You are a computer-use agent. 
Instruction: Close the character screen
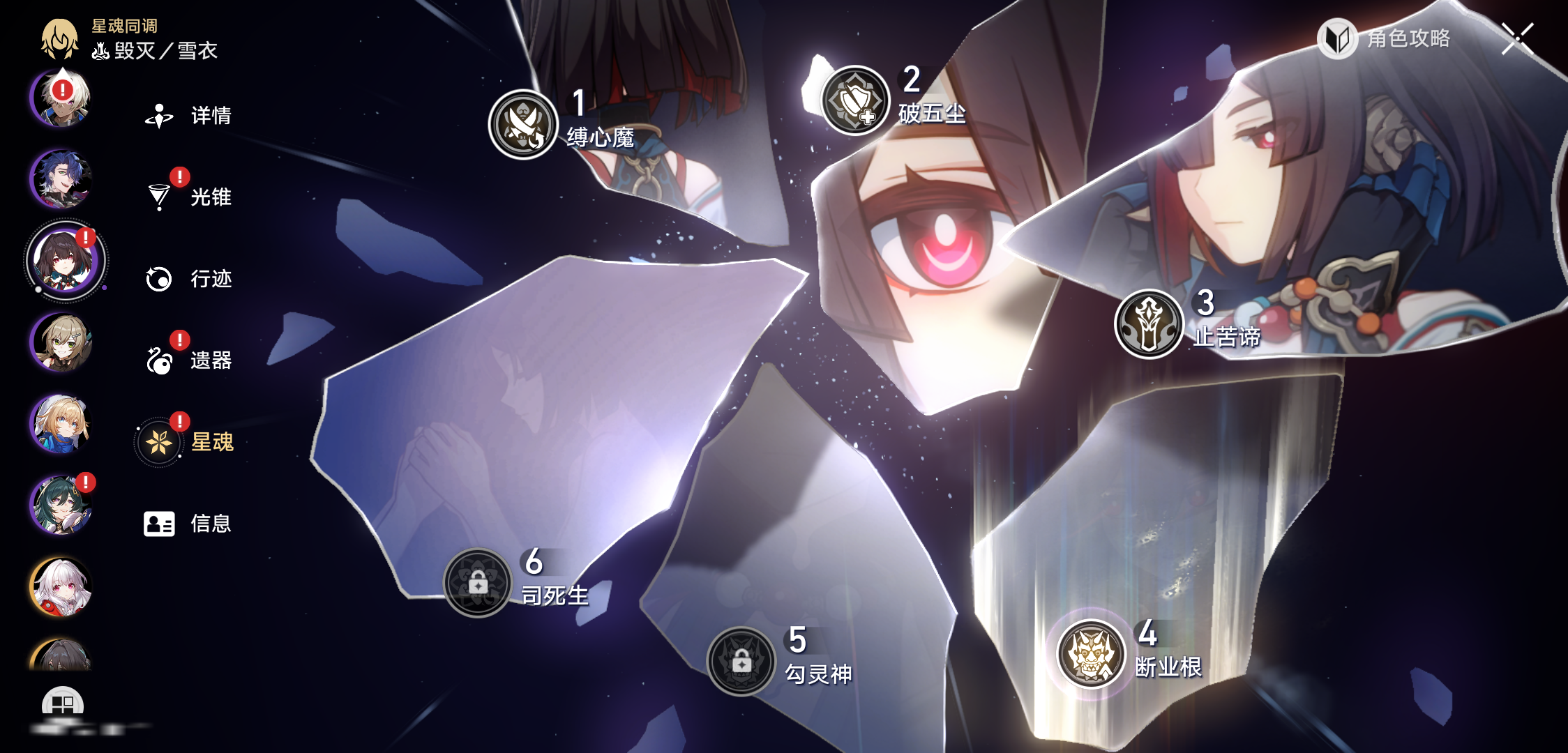coord(1518,38)
